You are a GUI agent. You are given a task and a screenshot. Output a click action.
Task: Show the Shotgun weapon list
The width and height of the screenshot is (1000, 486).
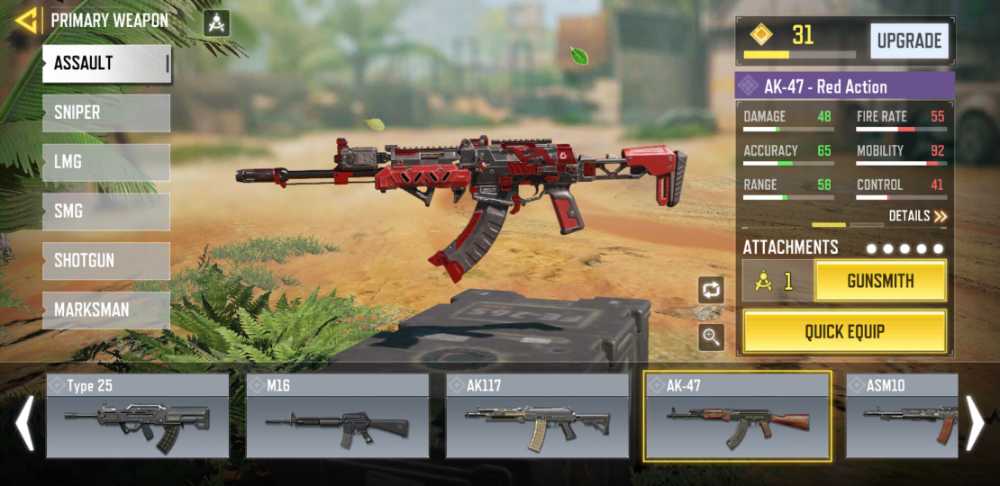(x=106, y=261)
